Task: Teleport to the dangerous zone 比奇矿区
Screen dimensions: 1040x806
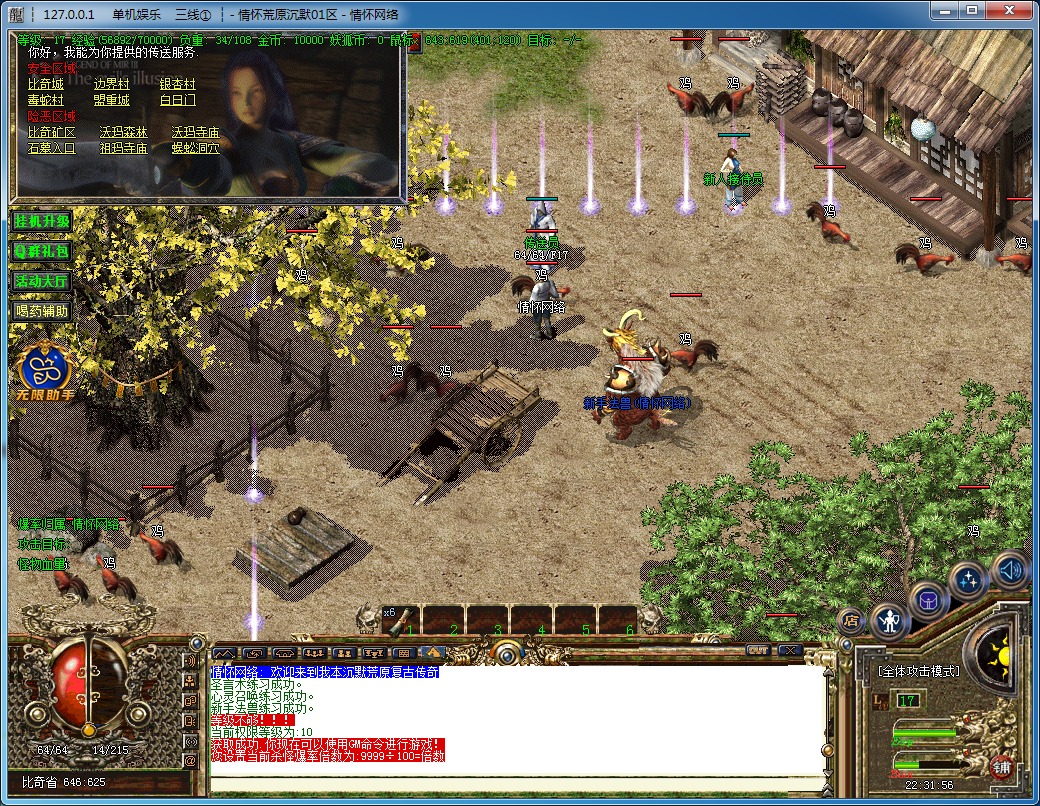Action: (x=52, y=132)
